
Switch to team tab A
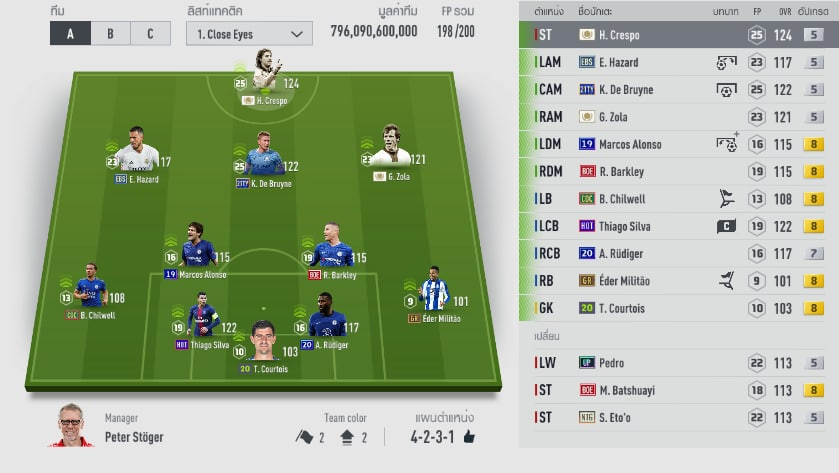coord(70,33)
